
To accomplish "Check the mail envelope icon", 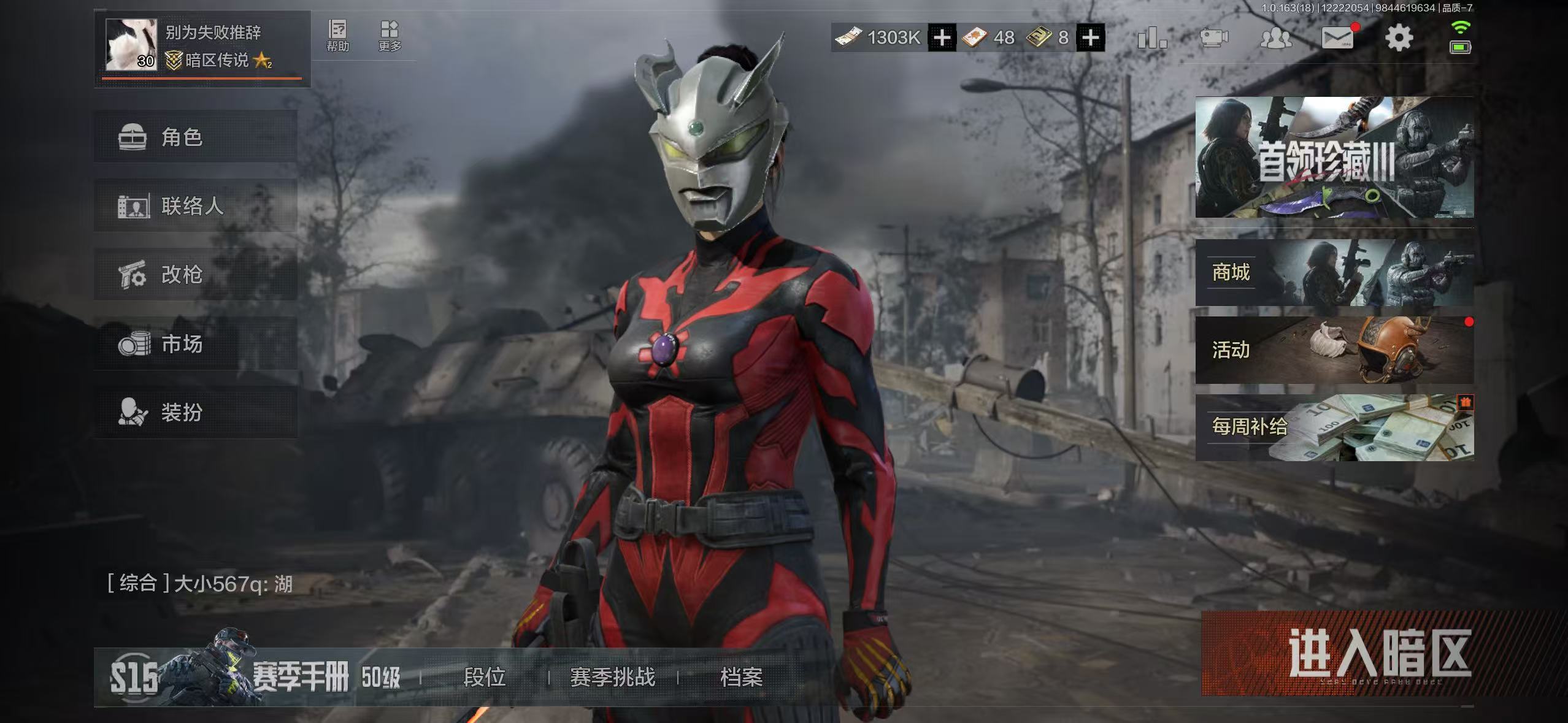I will click(1337, 38).
